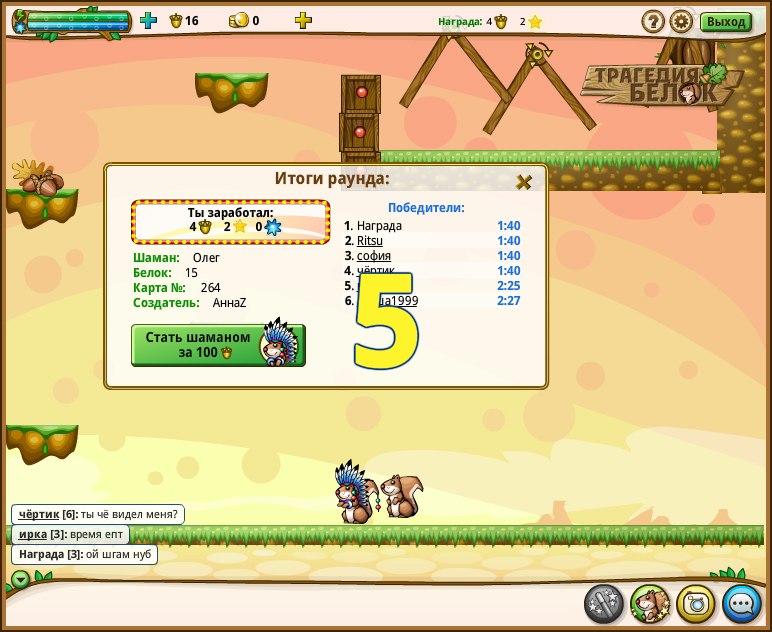Take a screenshot with the camera button
Image resolution: width=772 pixels, height=632 pixels.
point(696,604)
